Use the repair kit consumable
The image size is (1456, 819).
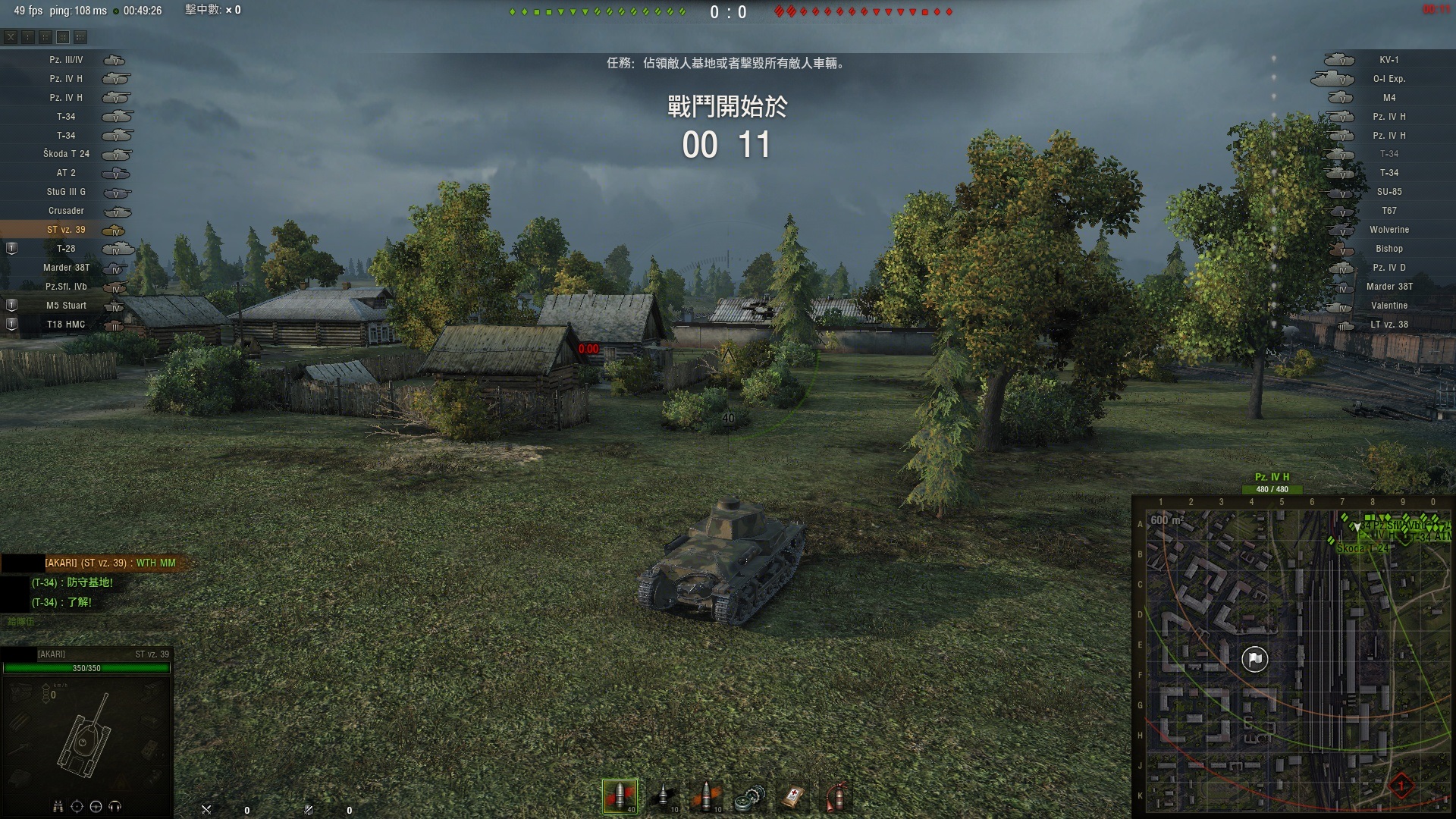click(749, 796)
